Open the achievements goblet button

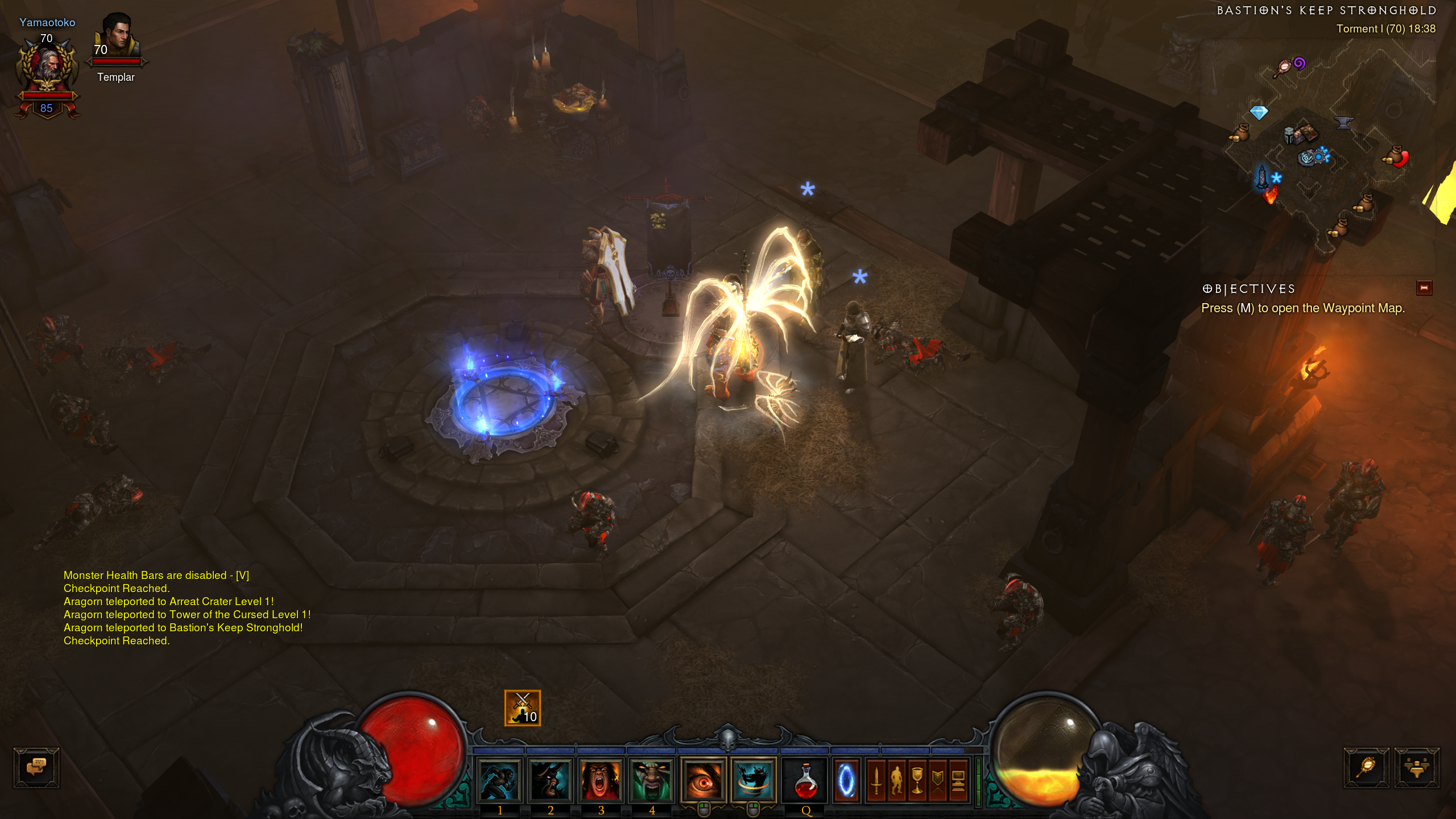click(917, 780)
